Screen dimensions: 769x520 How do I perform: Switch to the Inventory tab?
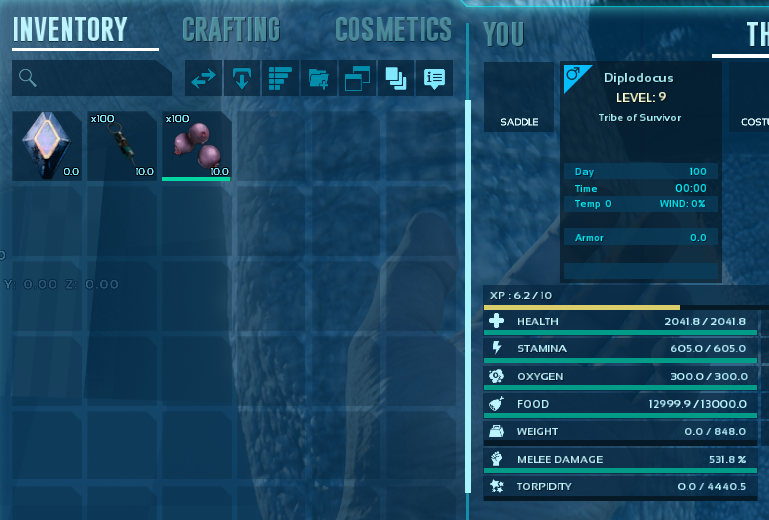70,29
